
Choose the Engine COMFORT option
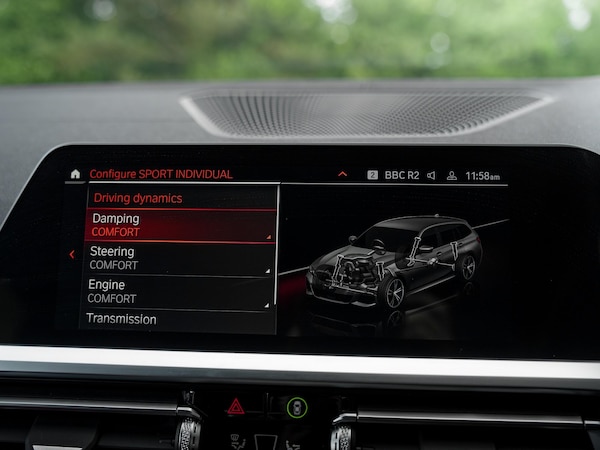coord(176,291)
